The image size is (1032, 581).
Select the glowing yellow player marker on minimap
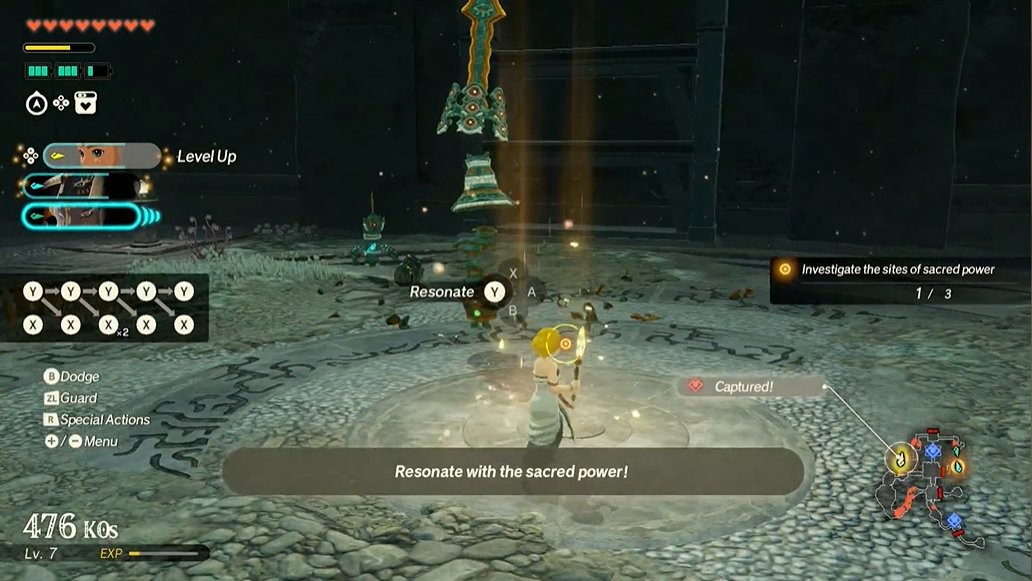click(902, 457)
